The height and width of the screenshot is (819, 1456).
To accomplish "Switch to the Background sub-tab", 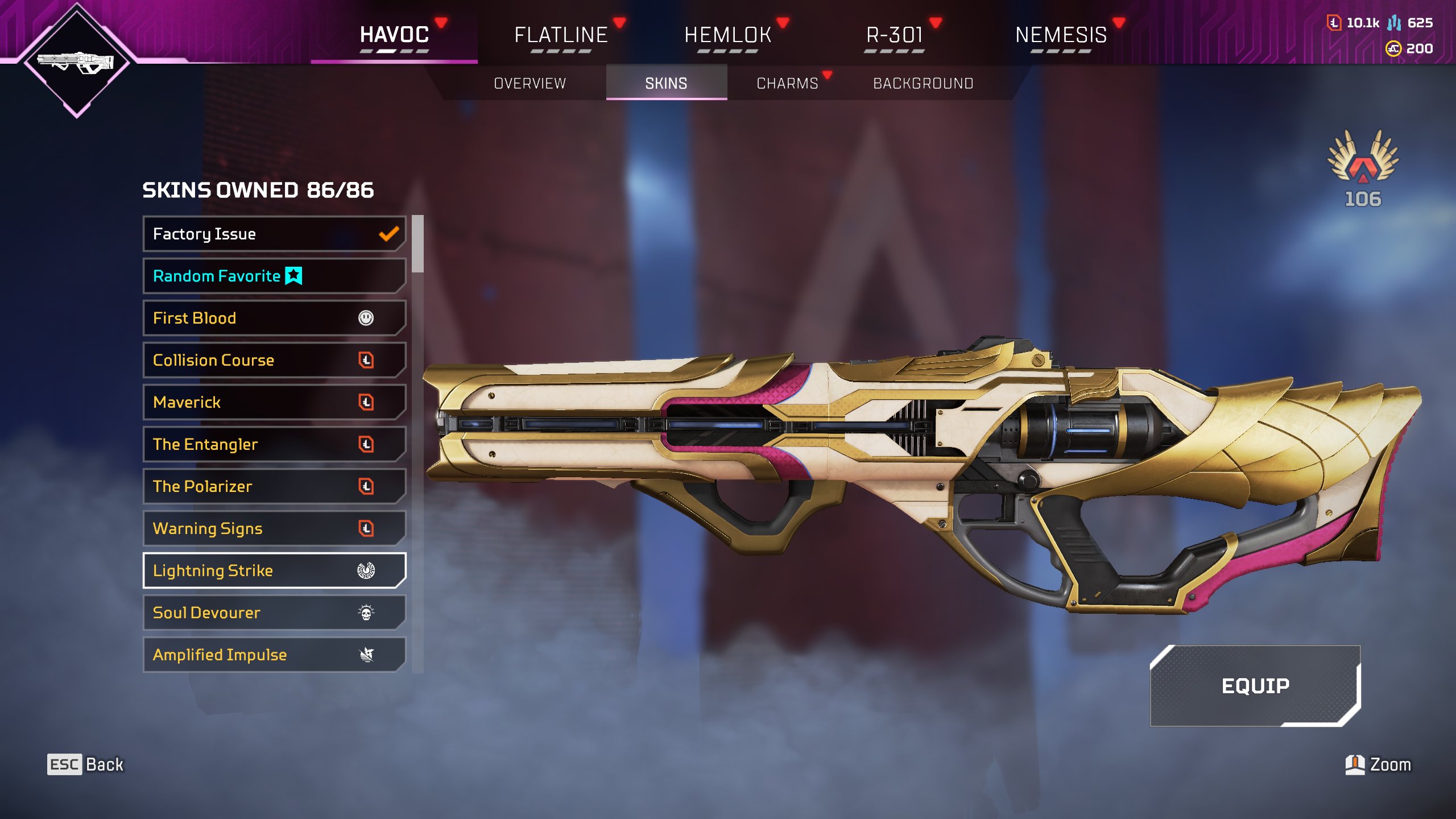I will pyautogui.click(x=923, y=83).
